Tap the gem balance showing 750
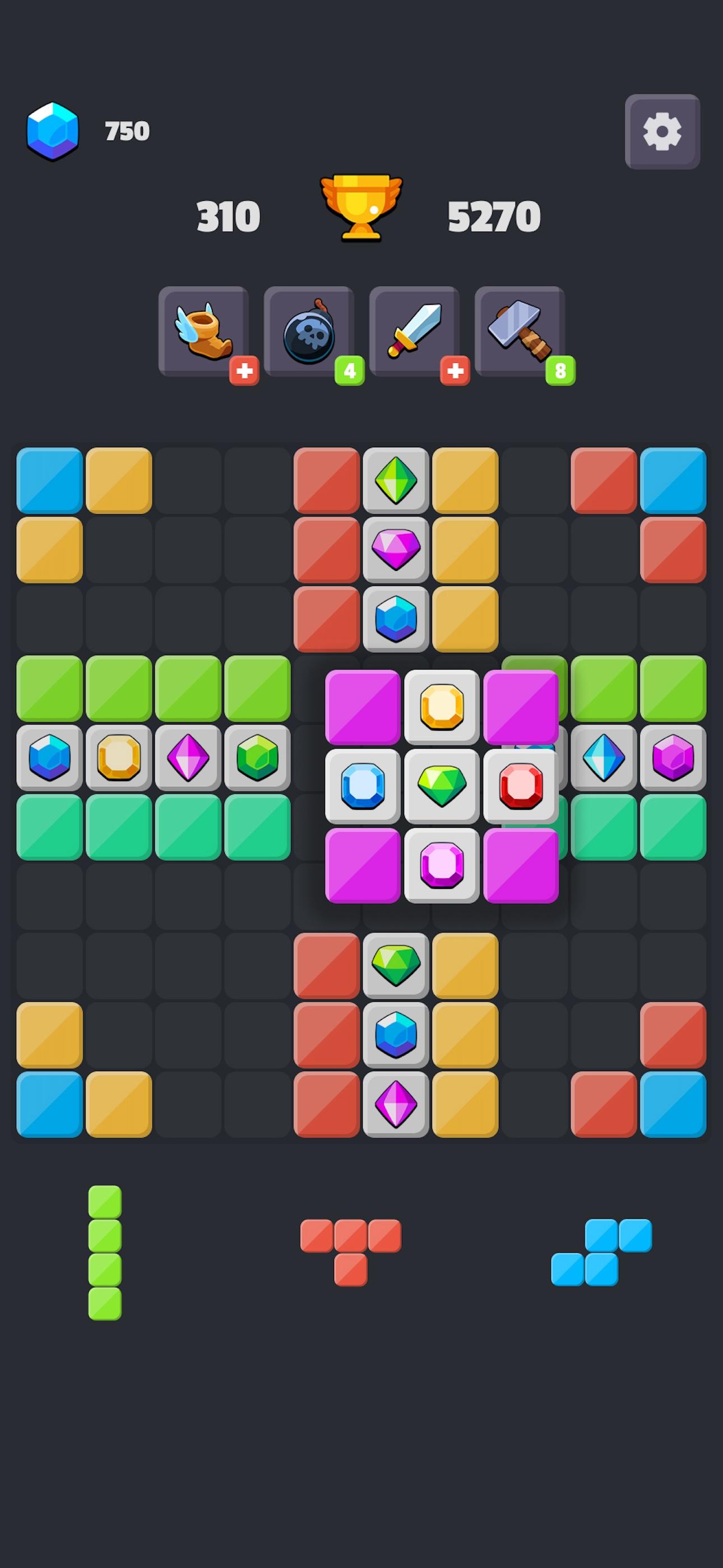 pos(126,130)
